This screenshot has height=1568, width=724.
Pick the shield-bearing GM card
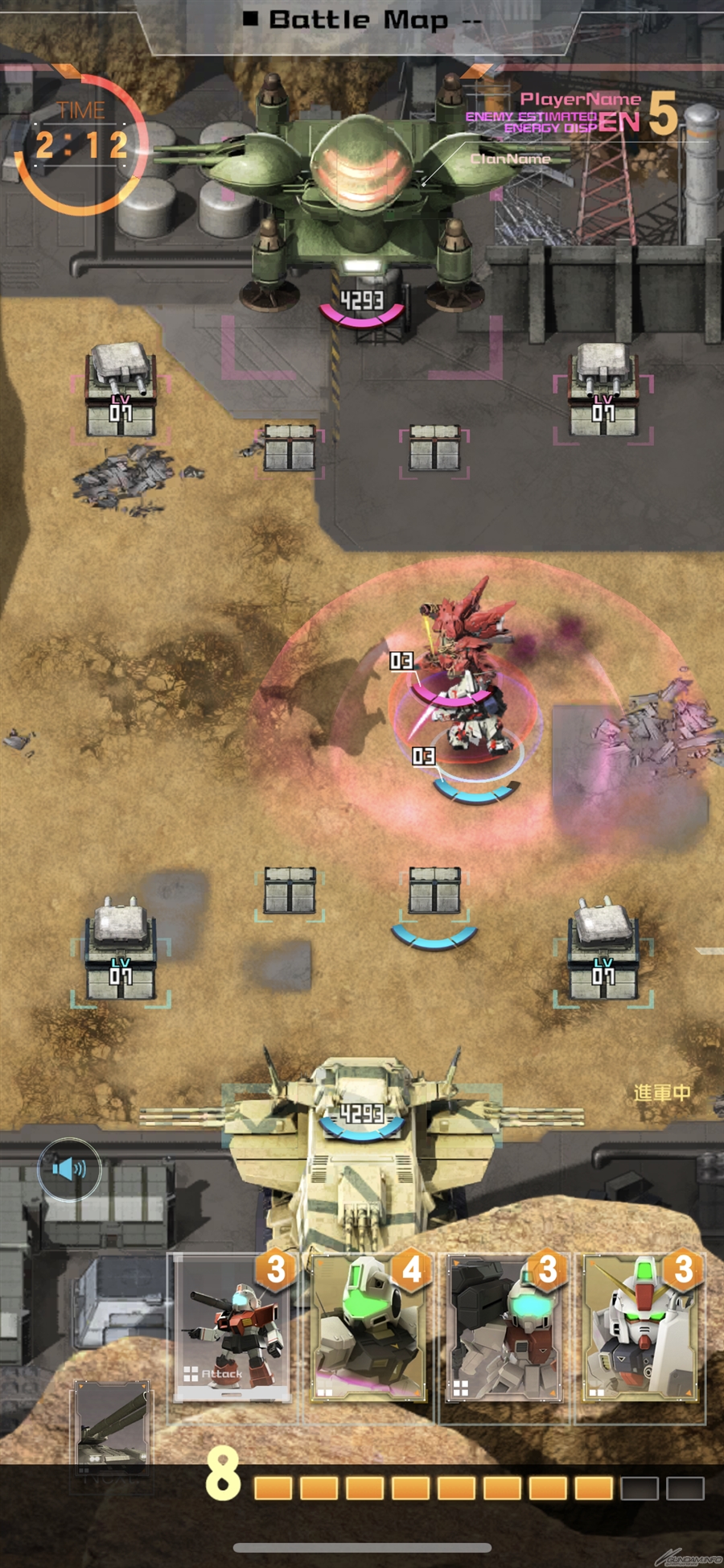pyautogui.click(x=504, y=1327)
